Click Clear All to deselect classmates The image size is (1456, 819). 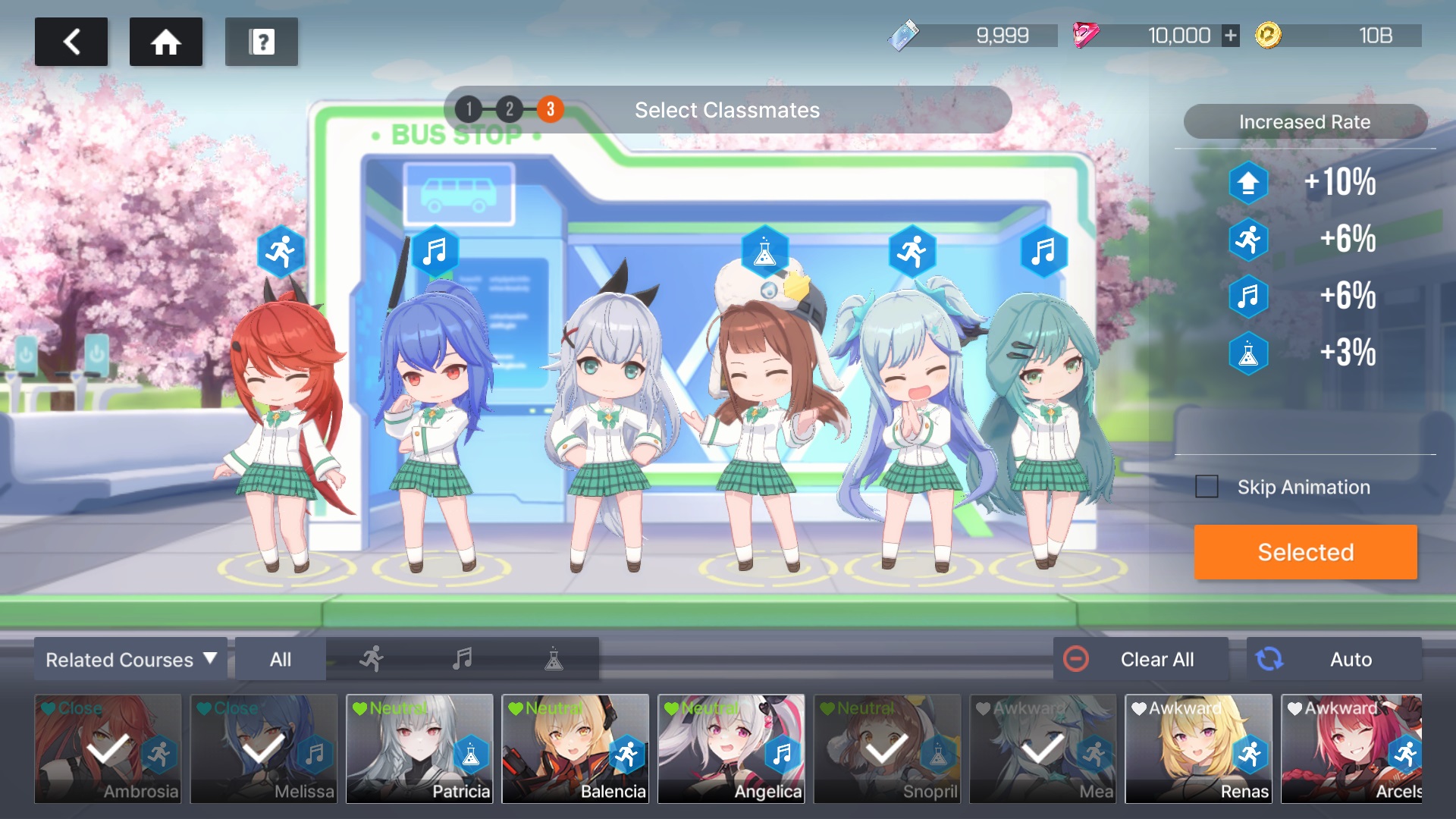[x=1141, y=659]
